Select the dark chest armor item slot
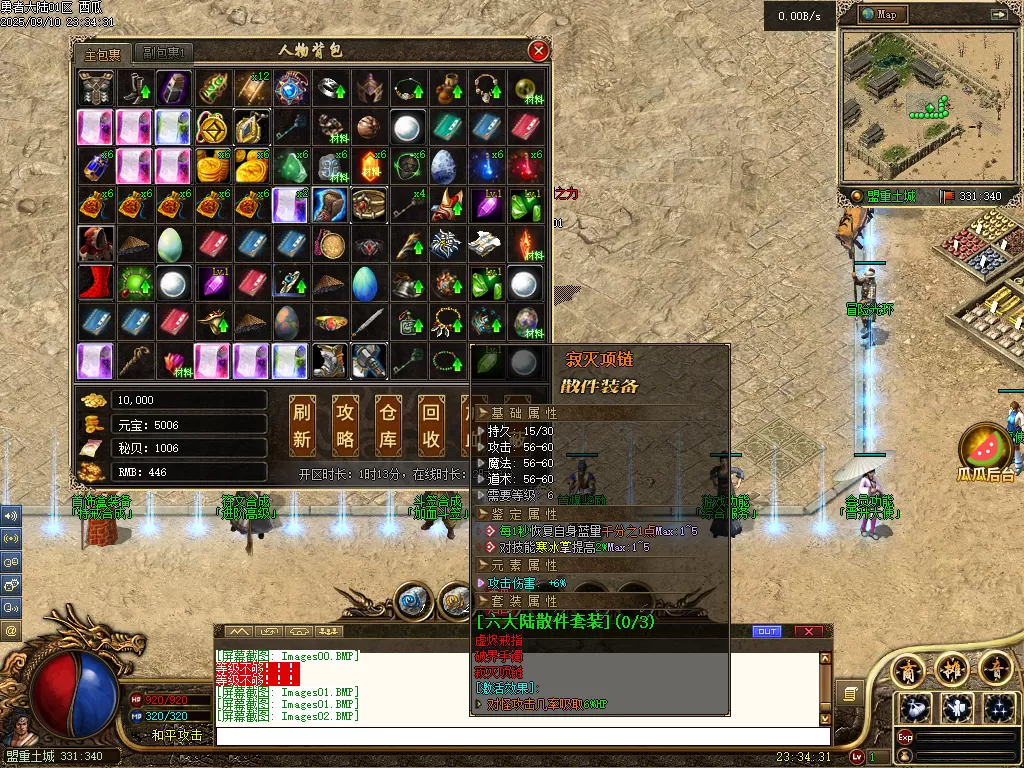1024x768 pixels. point(97,88)
